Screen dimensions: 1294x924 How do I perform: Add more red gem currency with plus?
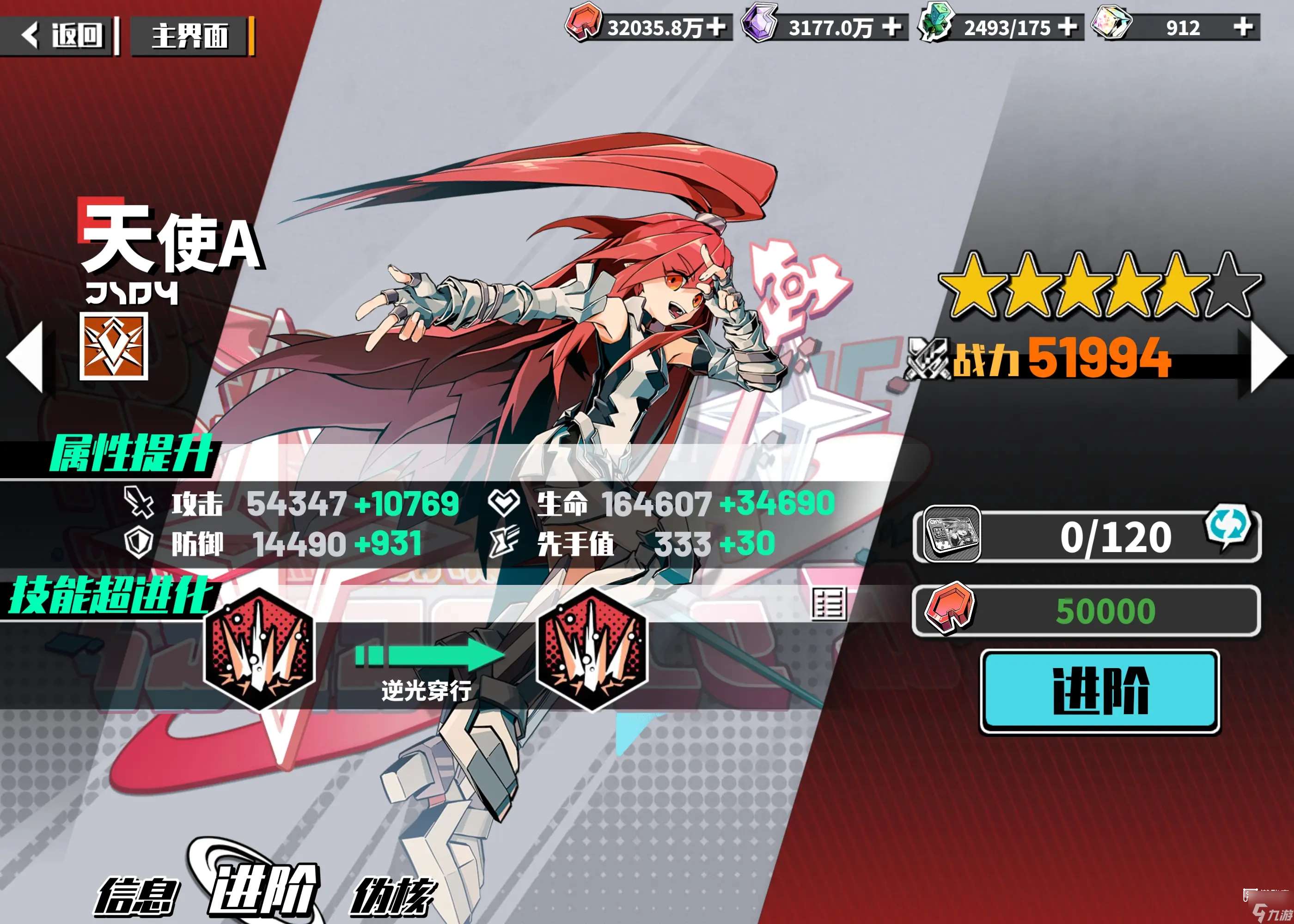[x=716, y=27]
